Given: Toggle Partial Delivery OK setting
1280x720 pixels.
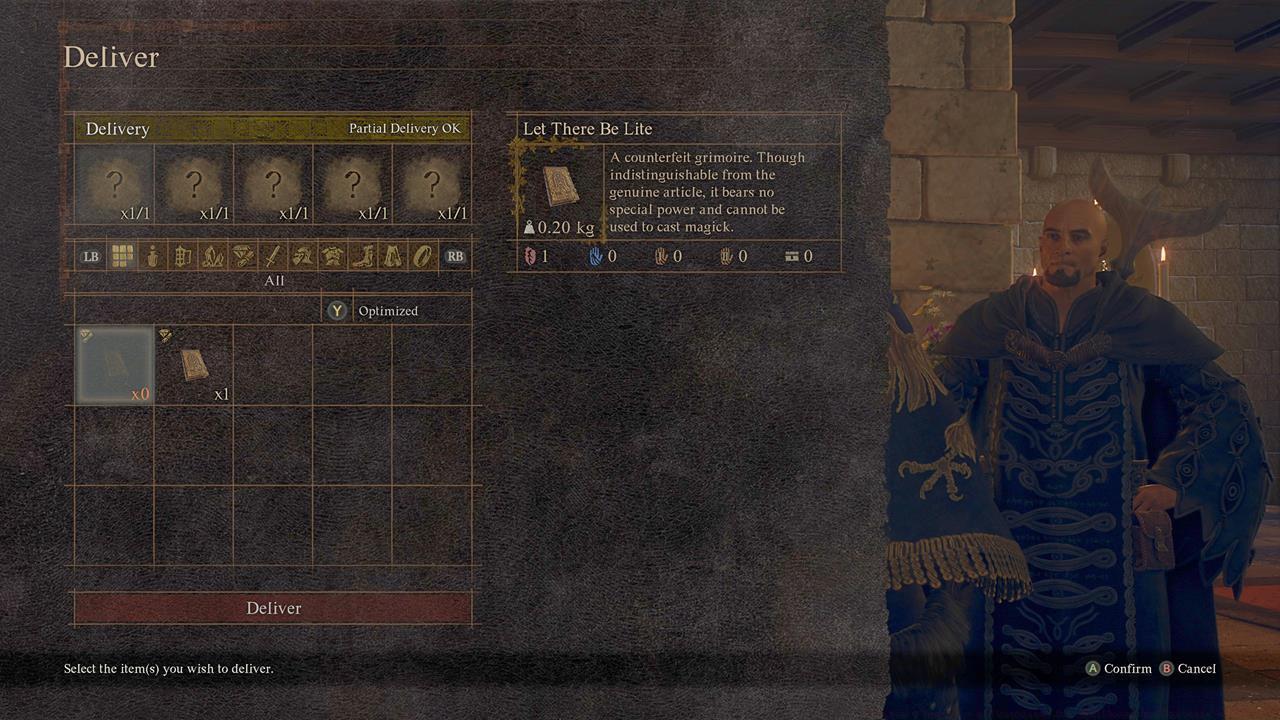Looking at the screenshot, I should coord(404,128).
